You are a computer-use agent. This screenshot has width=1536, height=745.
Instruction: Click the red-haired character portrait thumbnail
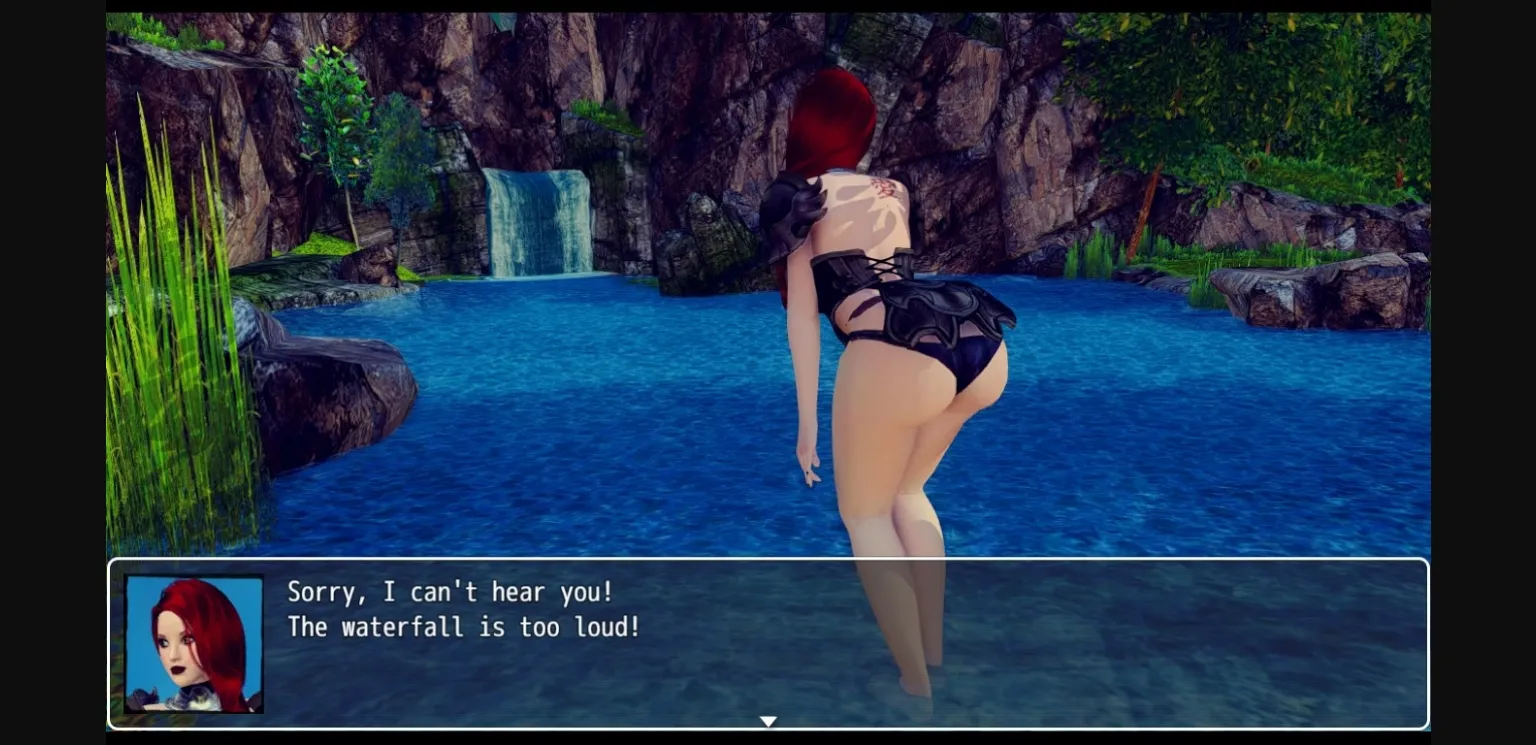pos(193,641)
